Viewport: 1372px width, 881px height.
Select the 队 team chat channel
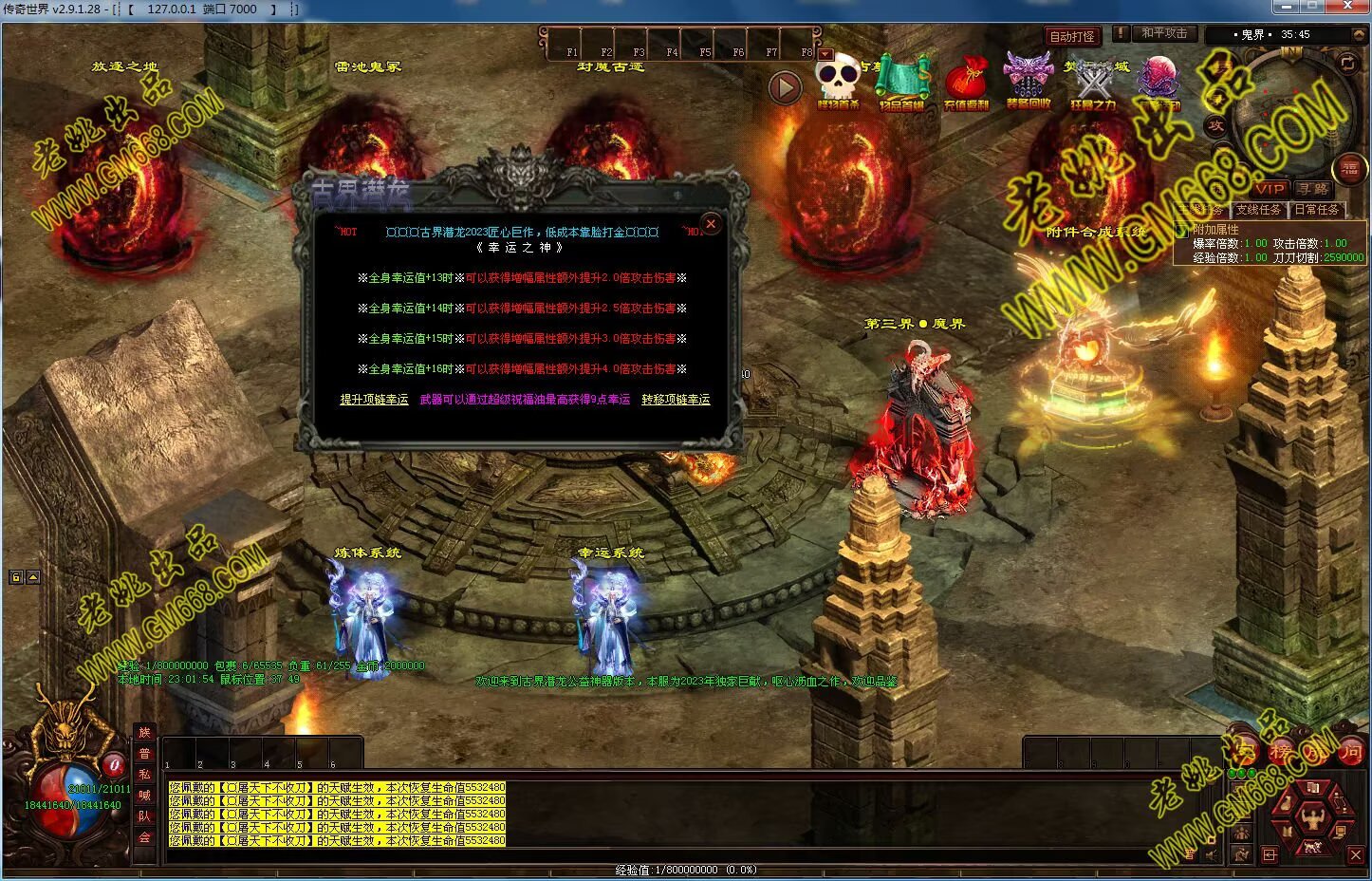(x=144, y=816)
